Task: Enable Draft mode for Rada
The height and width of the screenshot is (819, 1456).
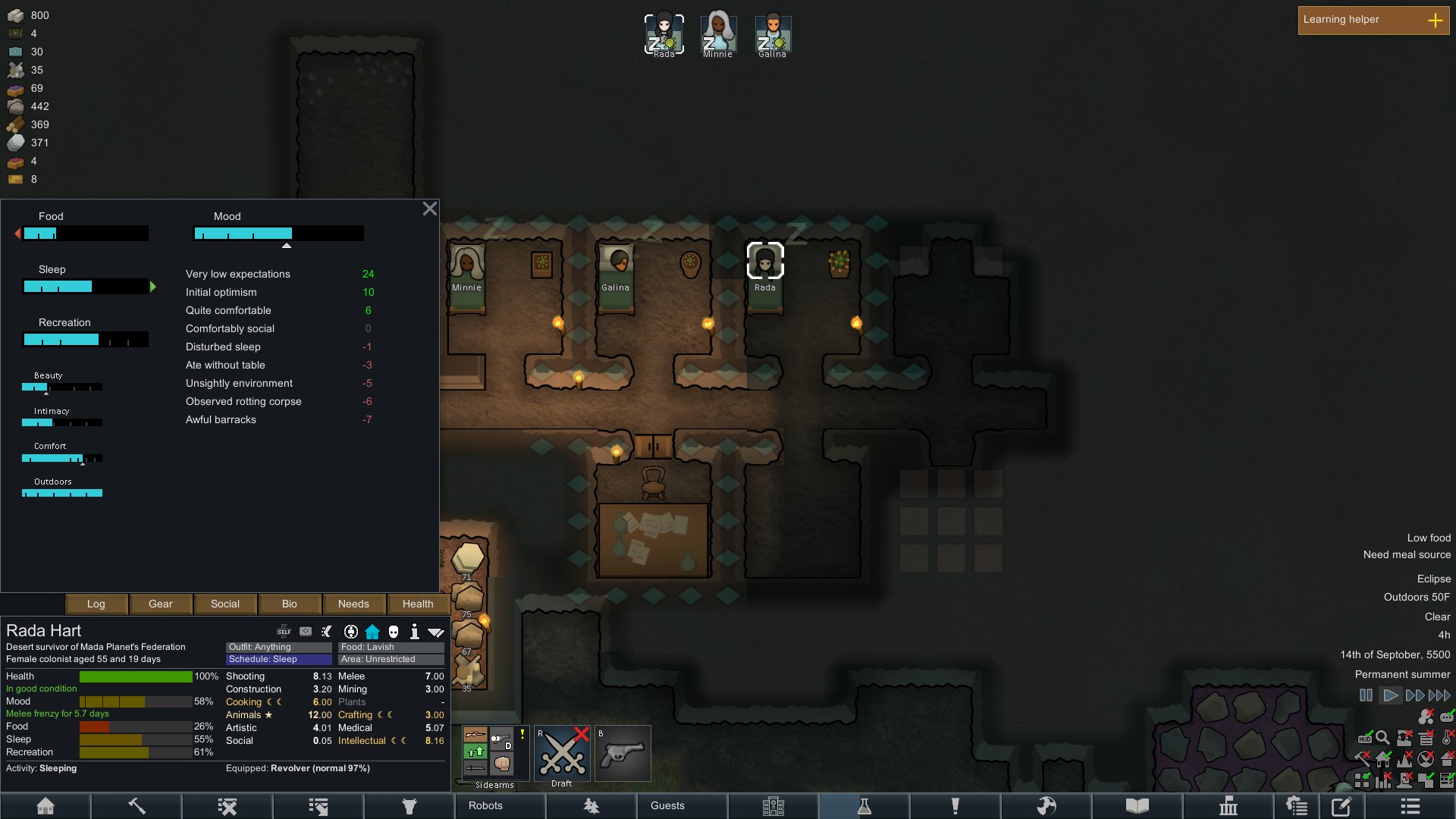Action: [x=563, y=755]
